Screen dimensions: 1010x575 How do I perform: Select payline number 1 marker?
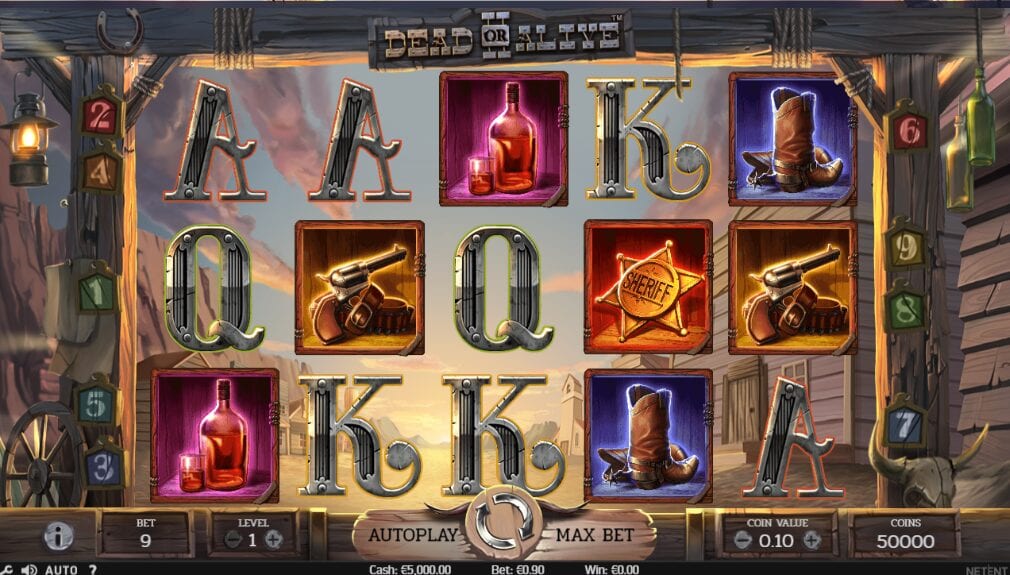click(99, 293)
